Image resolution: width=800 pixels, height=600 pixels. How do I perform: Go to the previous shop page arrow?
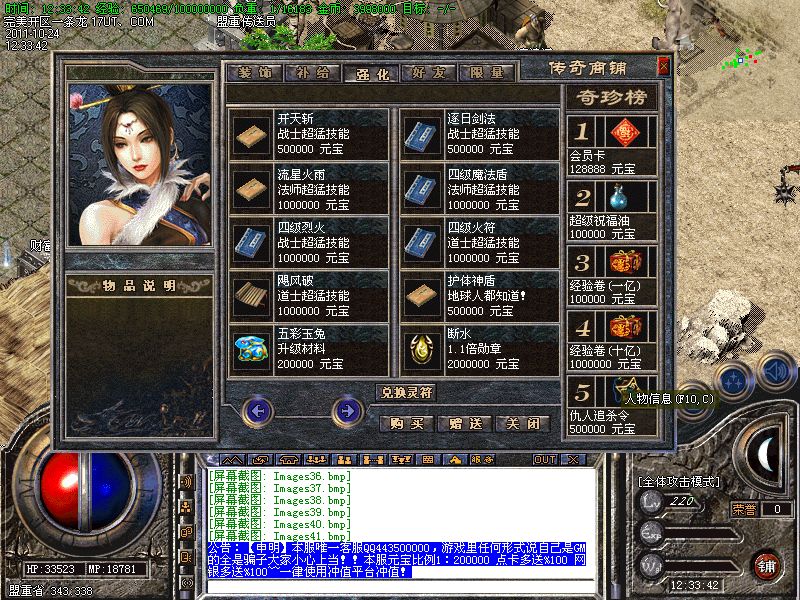click(258, 409)
